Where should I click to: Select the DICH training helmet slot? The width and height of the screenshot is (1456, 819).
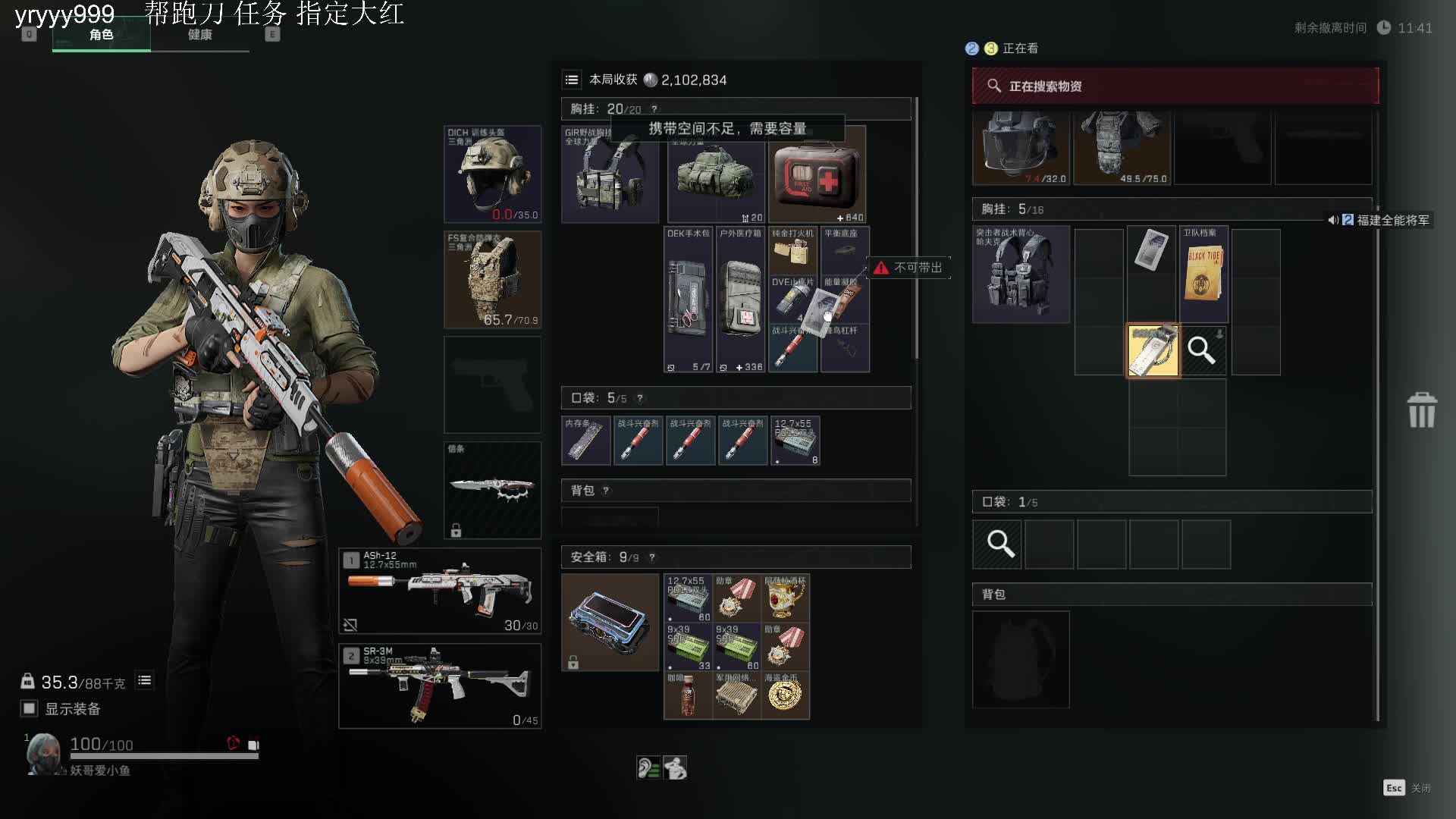click(x=492, y=174)
